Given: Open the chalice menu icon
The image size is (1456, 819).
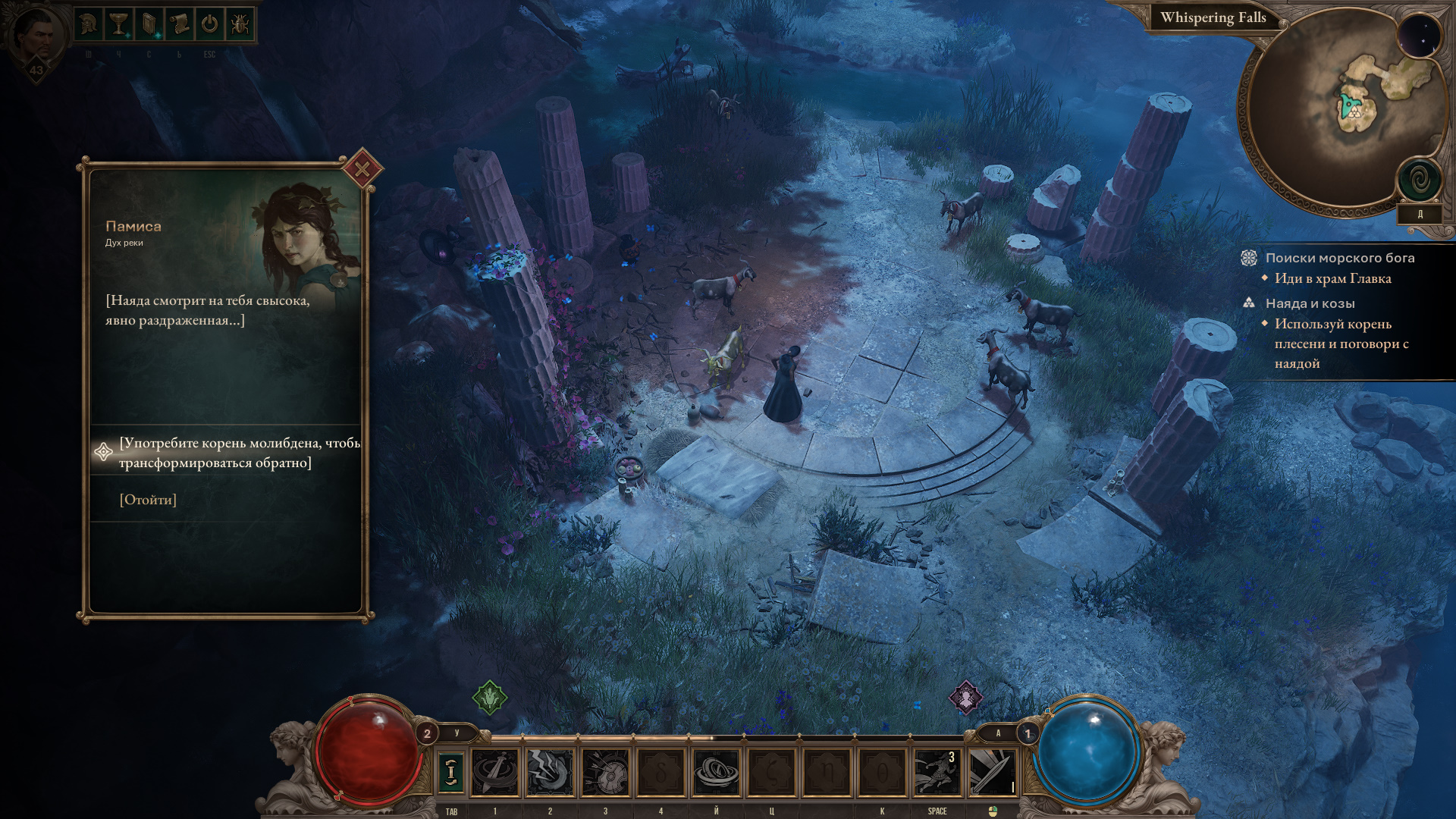Looking at the screenshot, I should (118, 25).
